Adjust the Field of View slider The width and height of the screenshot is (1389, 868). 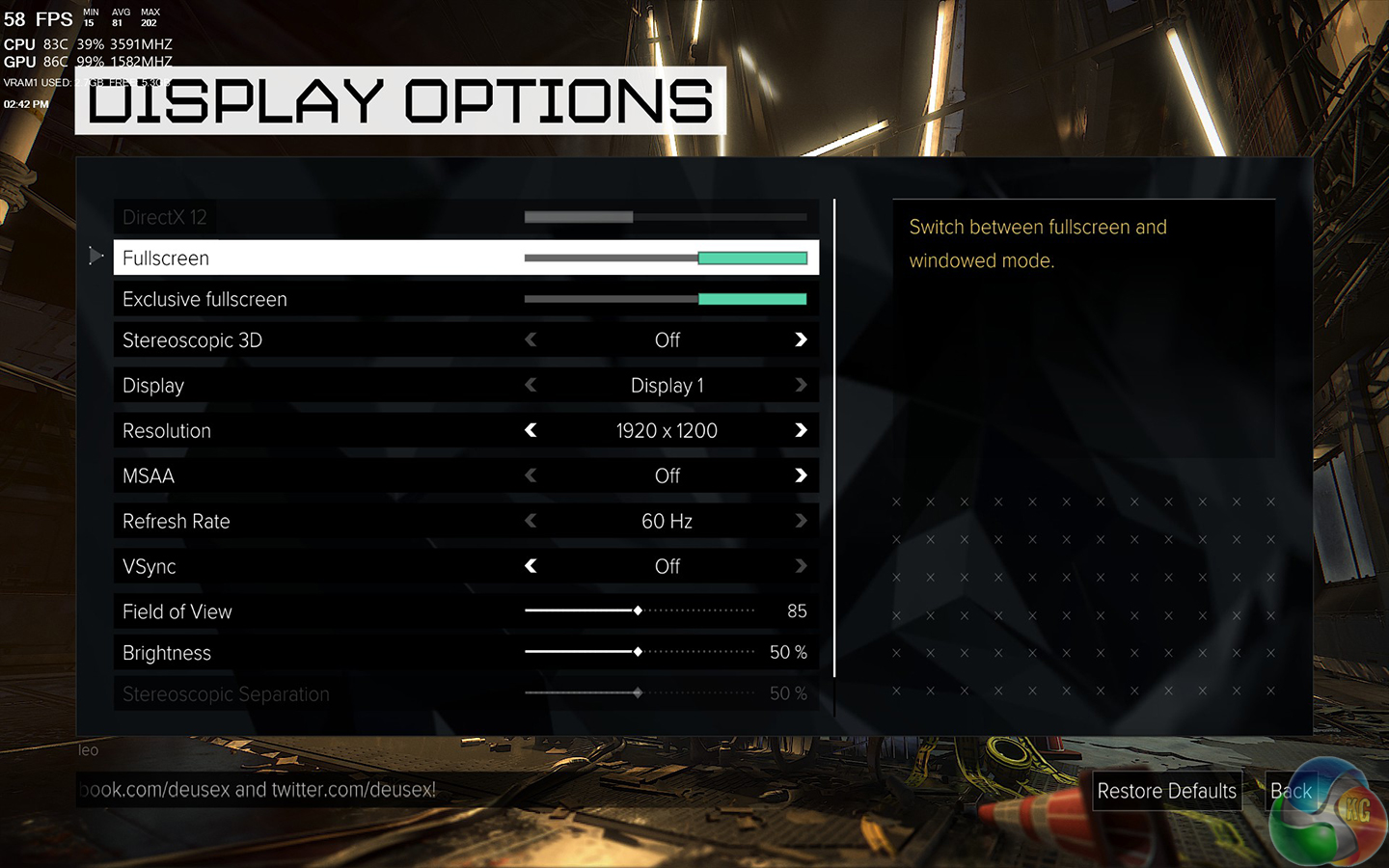638,610
